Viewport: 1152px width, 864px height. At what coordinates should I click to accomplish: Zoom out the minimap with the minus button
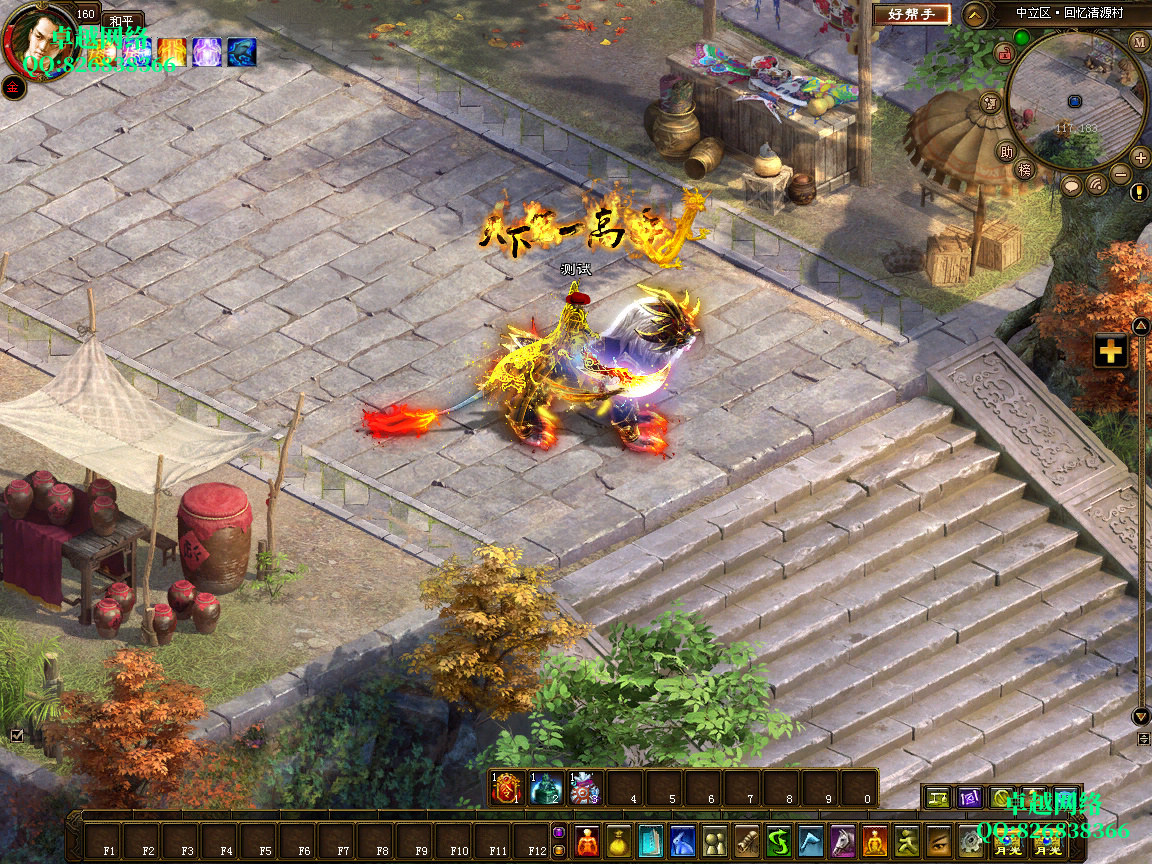[1121, 175]
